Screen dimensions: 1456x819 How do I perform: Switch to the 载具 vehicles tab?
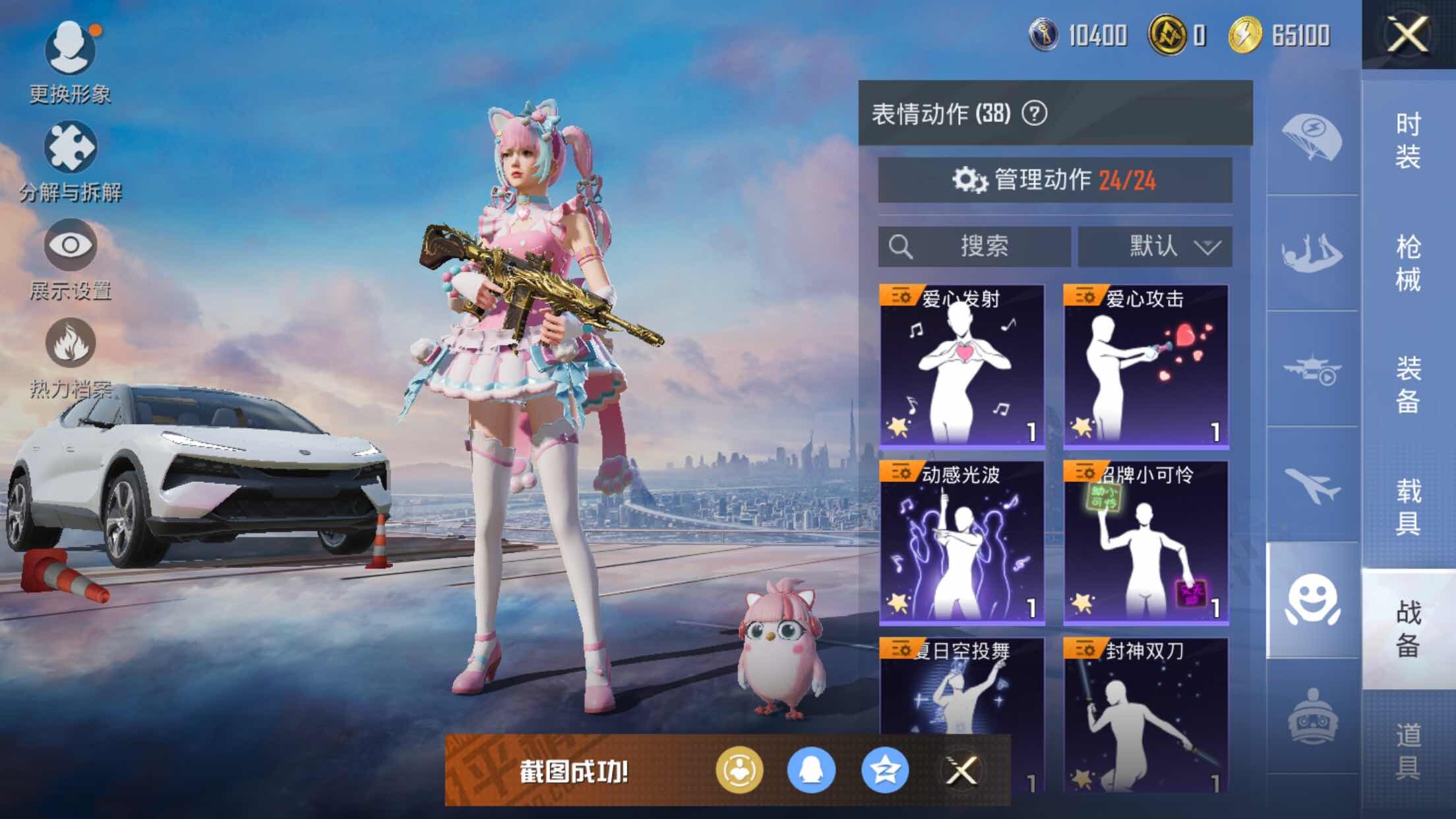1408,507
